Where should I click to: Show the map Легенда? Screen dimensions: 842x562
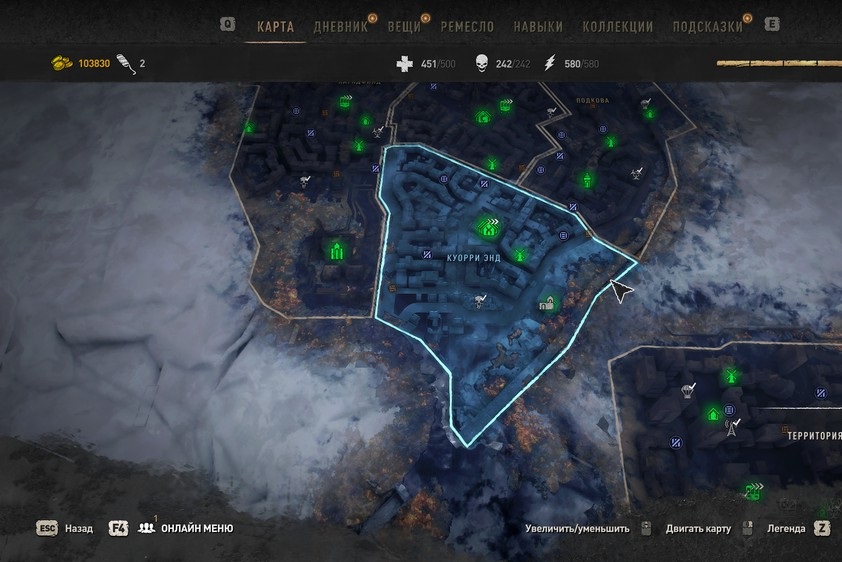pyautogui.click(x=783, y=527)
